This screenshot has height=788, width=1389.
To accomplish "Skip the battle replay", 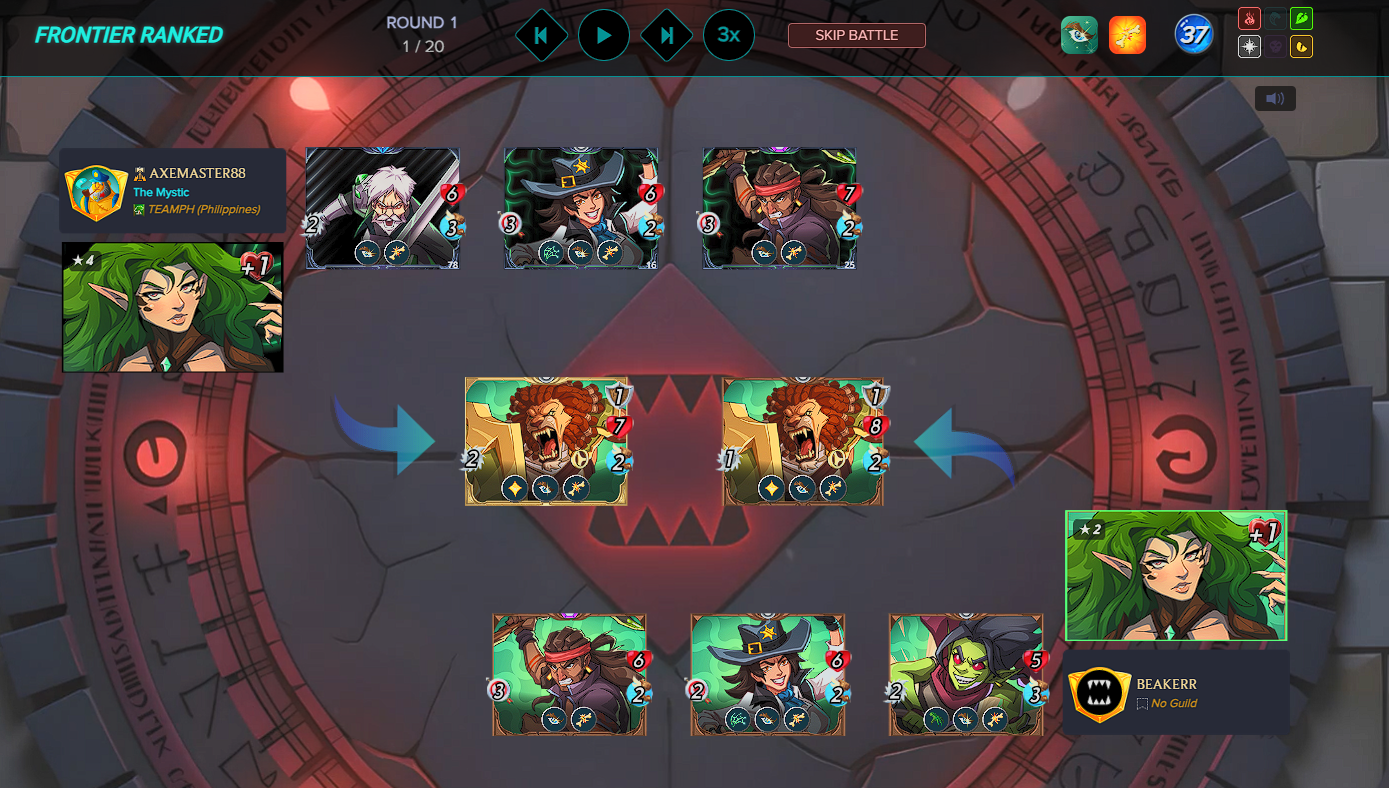I will [x=856, y=35].
